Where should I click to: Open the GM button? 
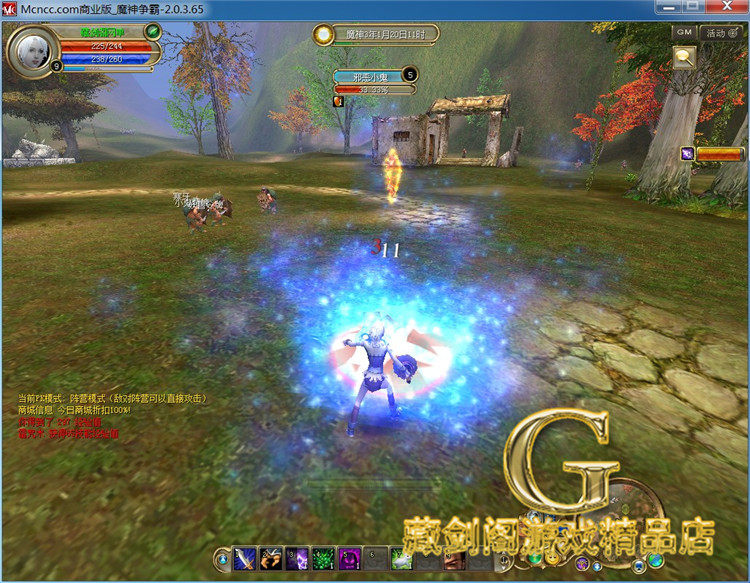pyautogui.click(x=684, y=32)
